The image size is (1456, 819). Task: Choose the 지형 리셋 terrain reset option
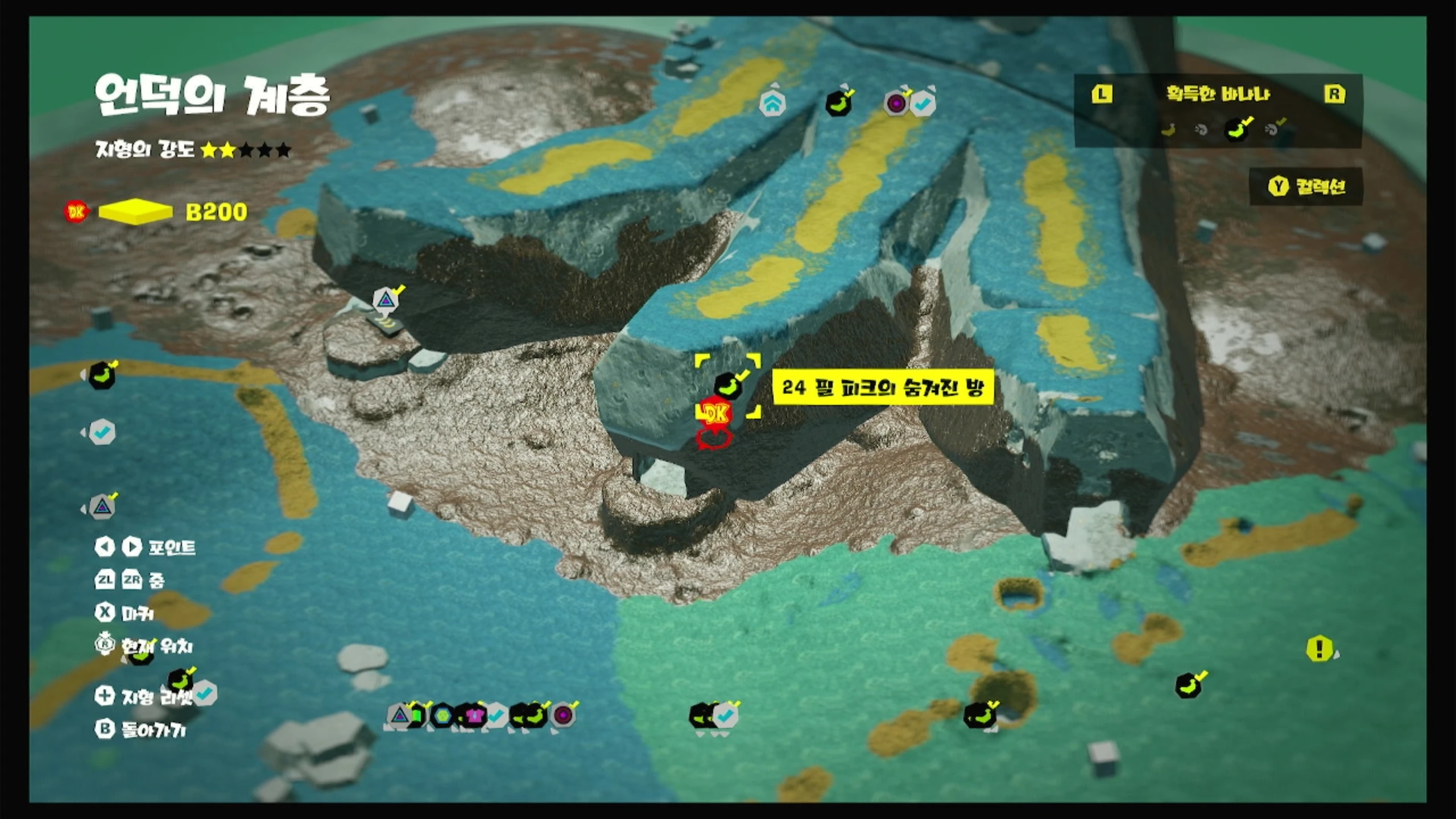(146, 696)
